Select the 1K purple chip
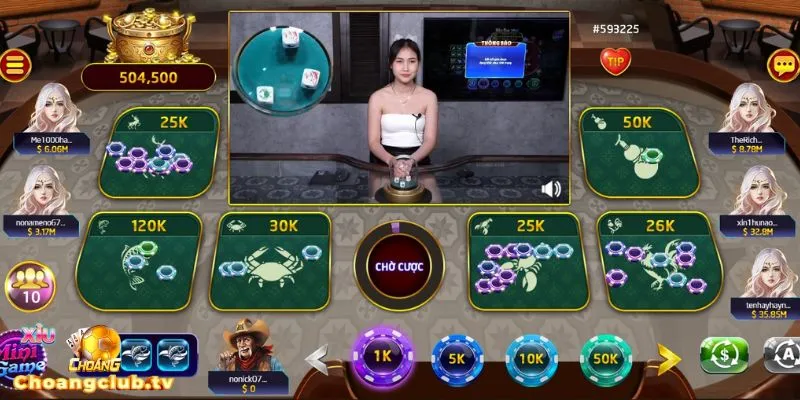 point(382,357)
